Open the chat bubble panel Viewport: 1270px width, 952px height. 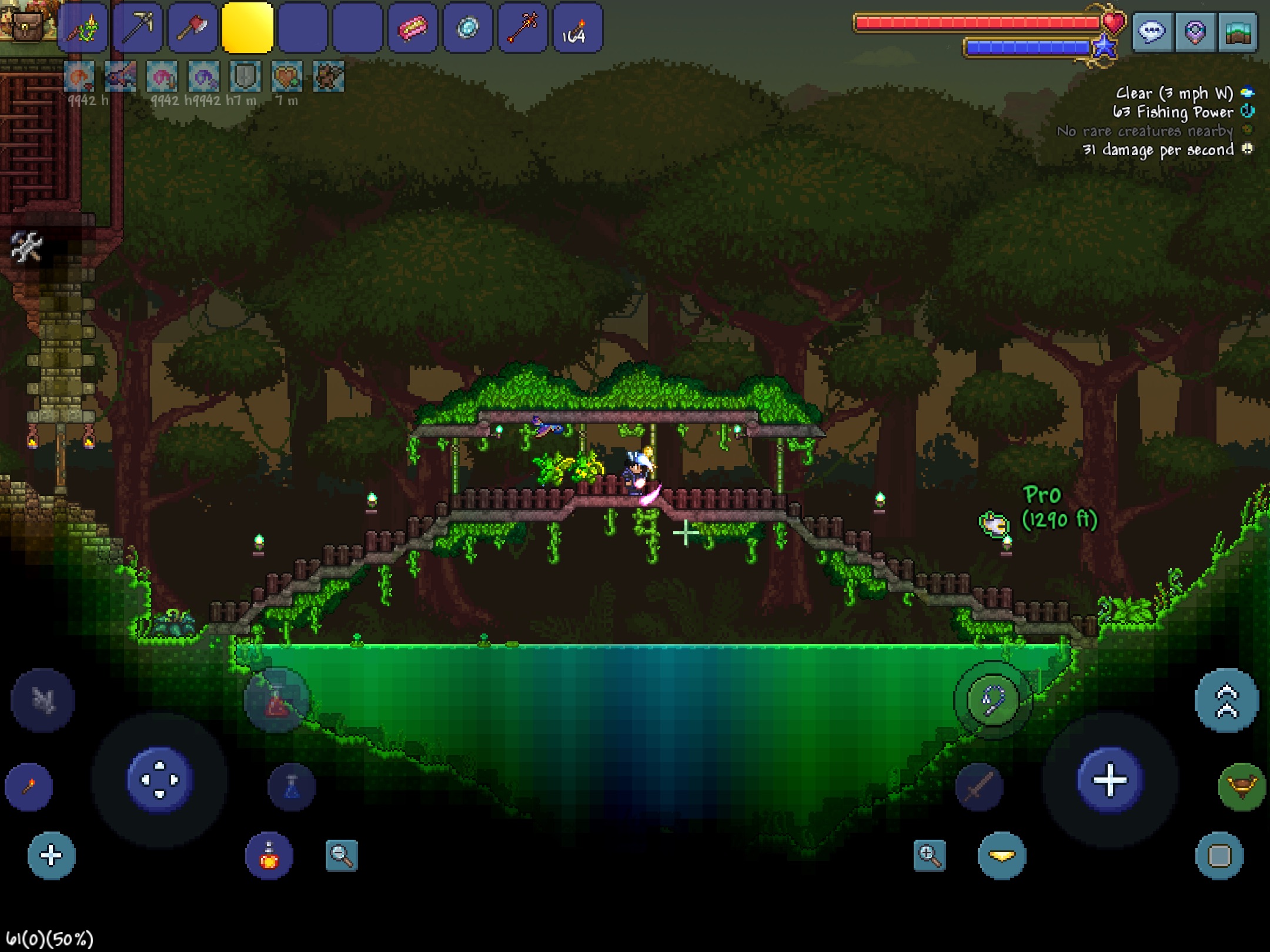(1154, 32)
